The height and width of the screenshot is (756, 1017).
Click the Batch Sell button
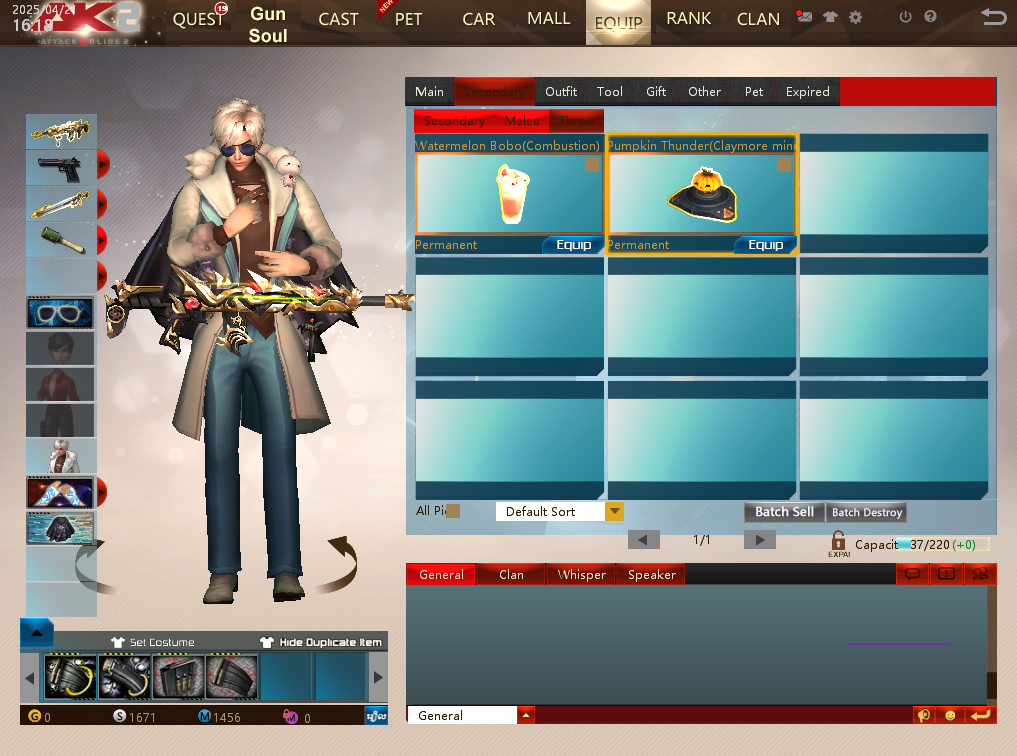[x=784, y=512]
